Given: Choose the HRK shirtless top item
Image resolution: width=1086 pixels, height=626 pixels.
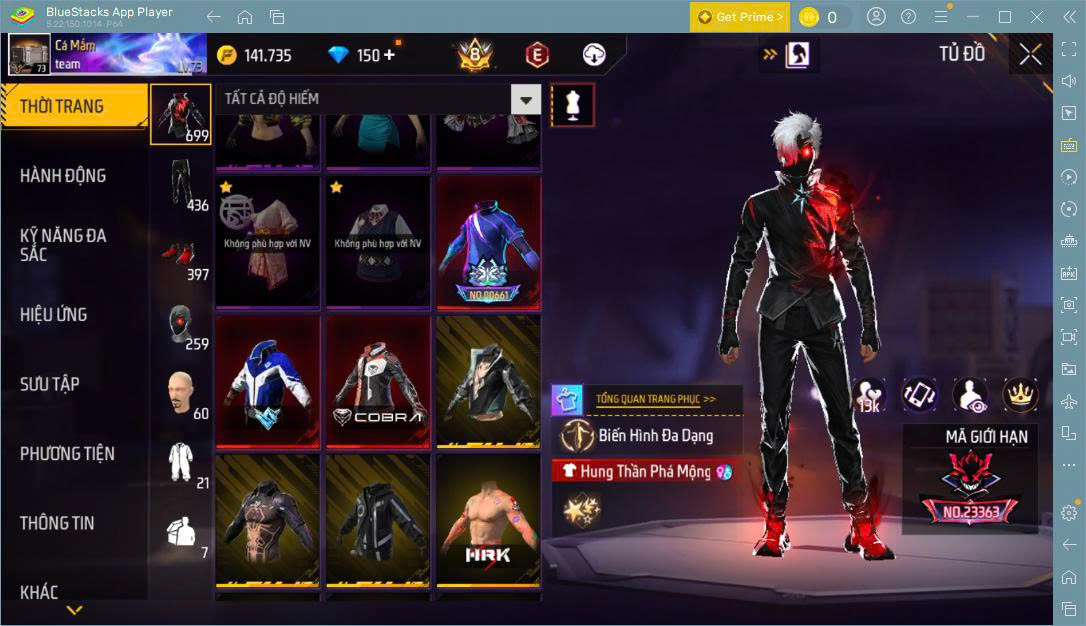Looking at the screenshot, I should coord(488,520).
